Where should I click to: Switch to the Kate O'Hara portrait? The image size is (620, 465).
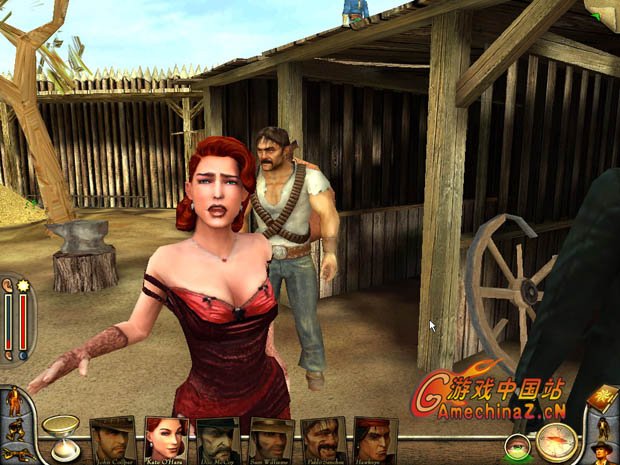(166, 438)
